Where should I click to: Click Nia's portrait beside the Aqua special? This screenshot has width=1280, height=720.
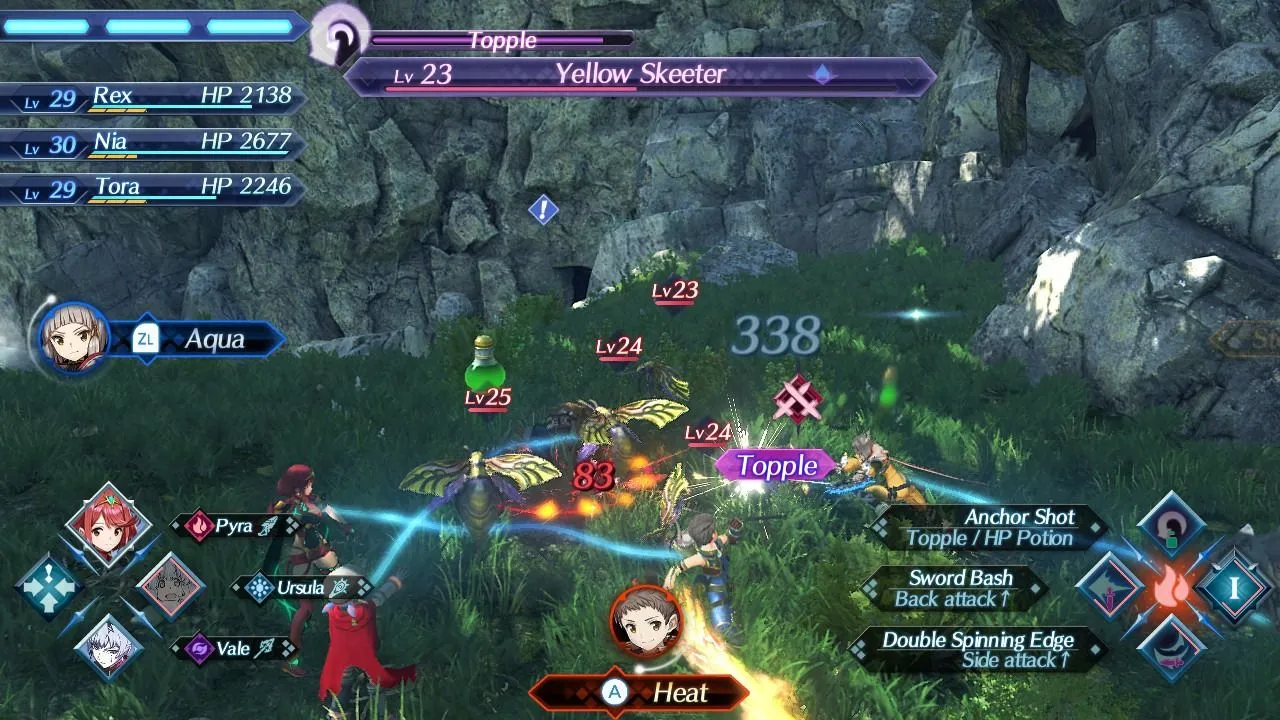(x=73, y=338)
